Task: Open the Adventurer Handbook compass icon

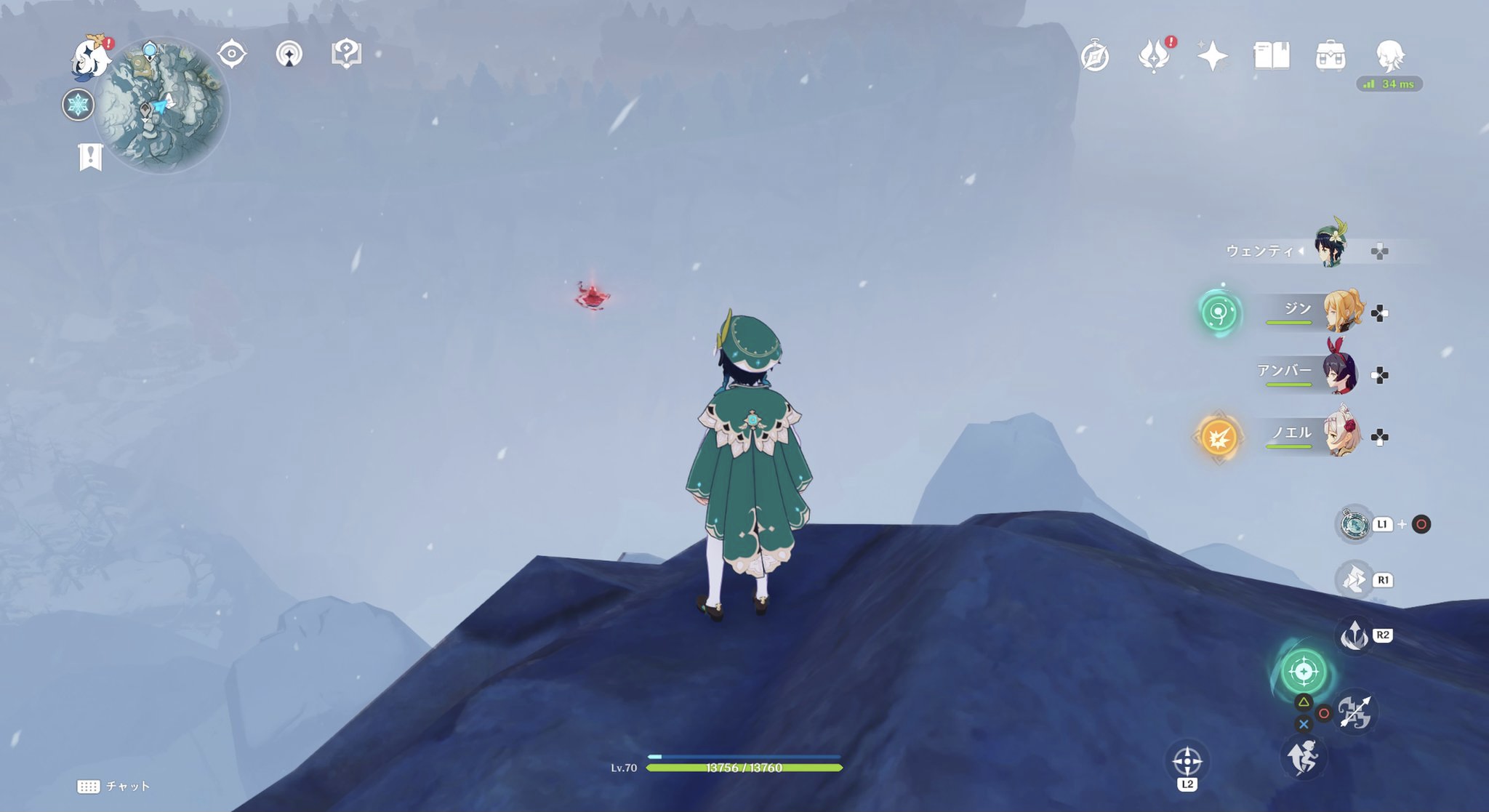Action: (x=1096, y=55)
